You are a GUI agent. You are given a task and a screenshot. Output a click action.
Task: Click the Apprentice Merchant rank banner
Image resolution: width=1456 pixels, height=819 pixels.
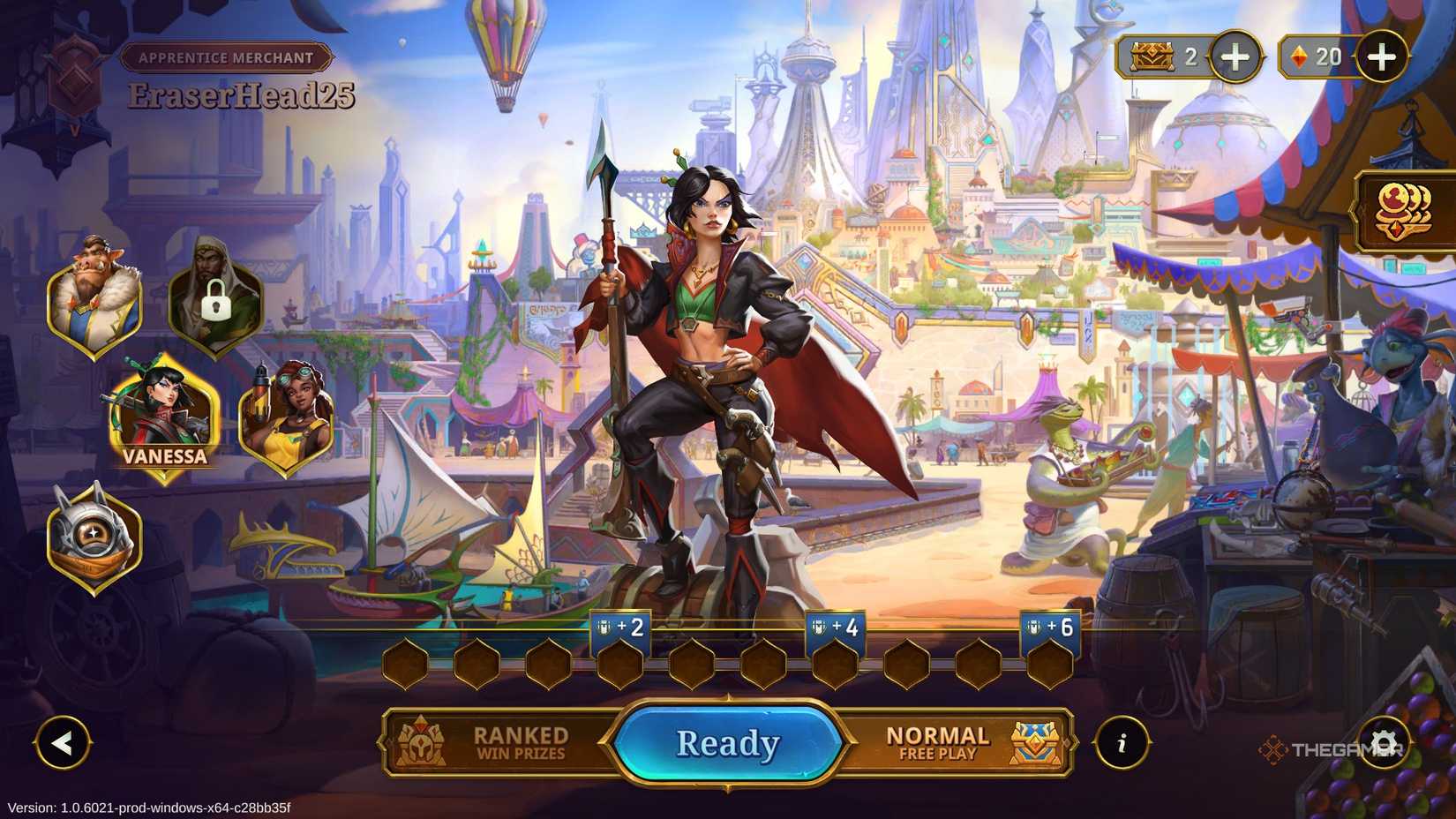[227, 57]
